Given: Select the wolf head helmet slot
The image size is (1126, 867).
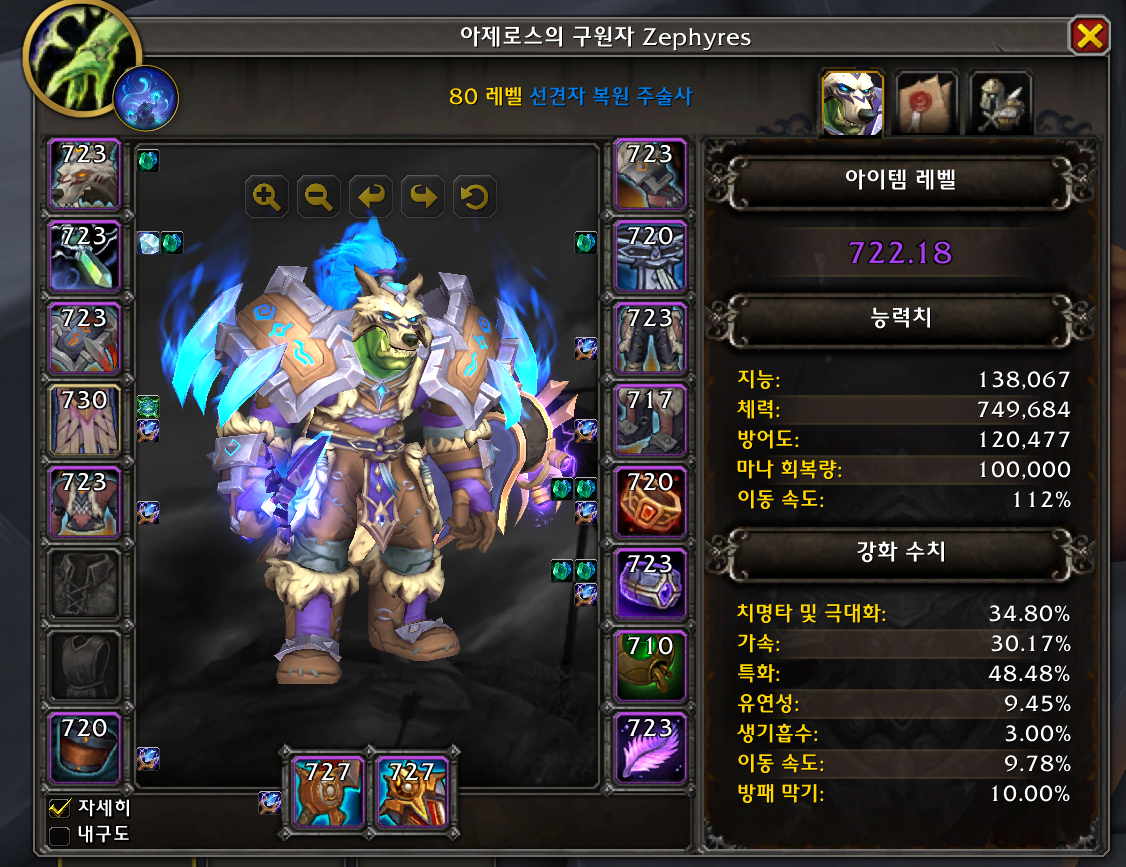Looking at the screenshot, I should pos(85,174).
